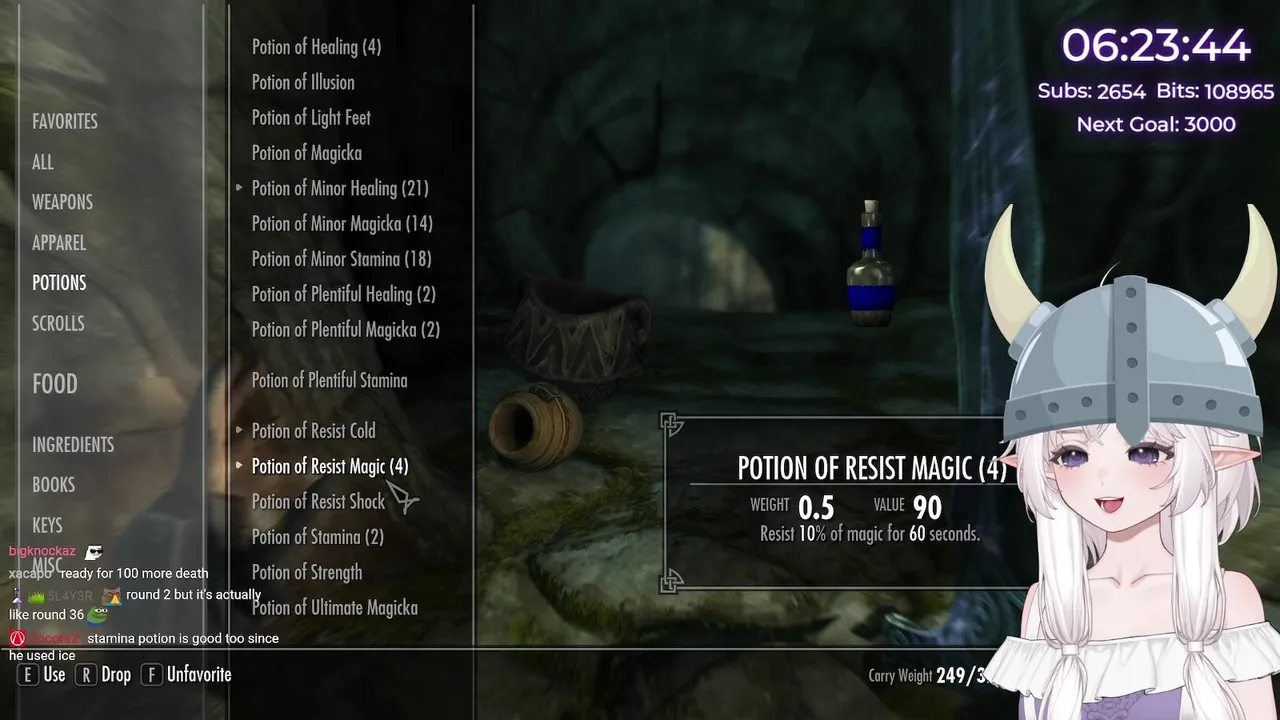Viewport: 1280px width, 720px height.
Task: Show the Weapons category
Action: tap(62, 202)
